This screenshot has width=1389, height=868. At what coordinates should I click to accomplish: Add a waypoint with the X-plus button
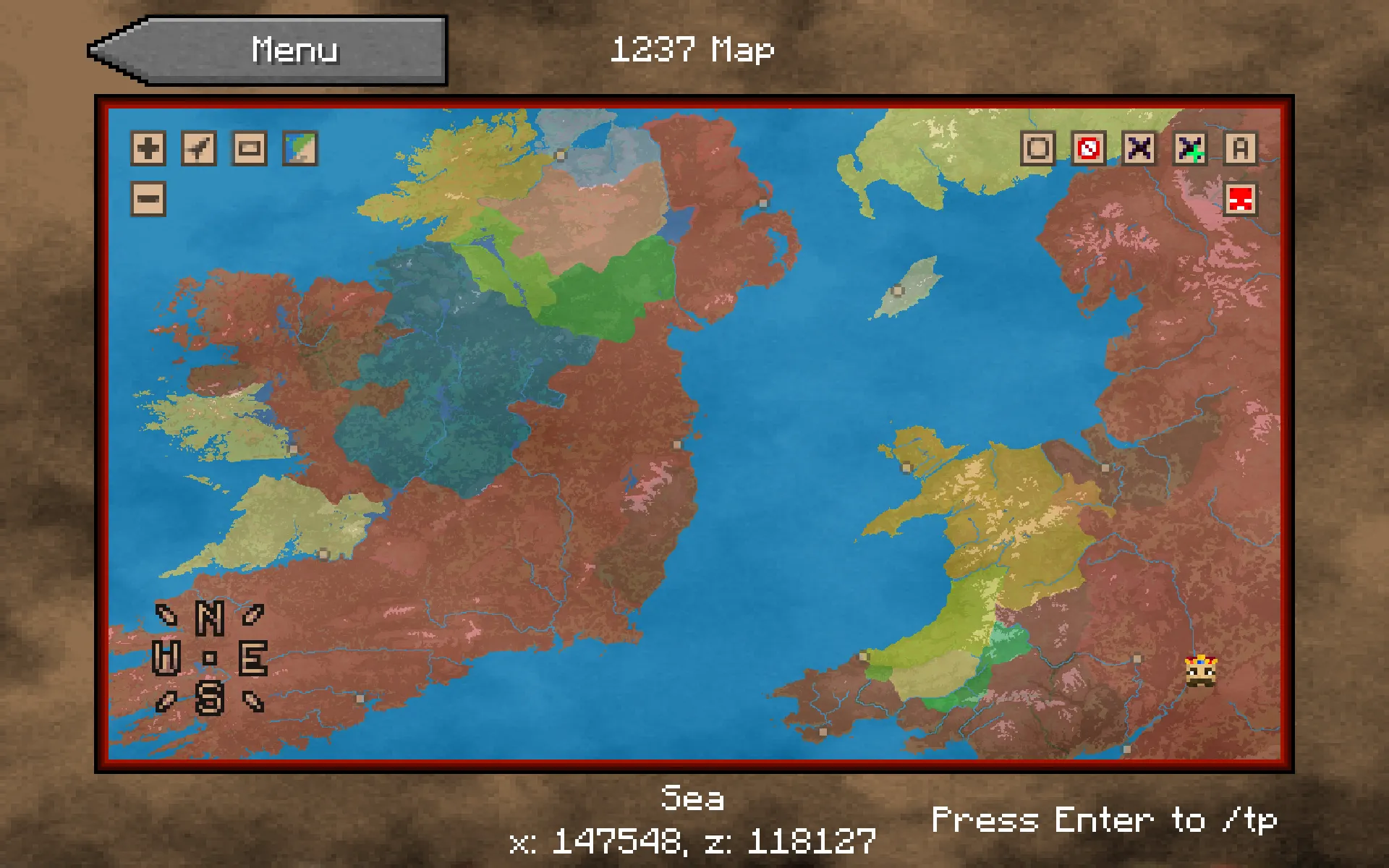pos(1190,149)
